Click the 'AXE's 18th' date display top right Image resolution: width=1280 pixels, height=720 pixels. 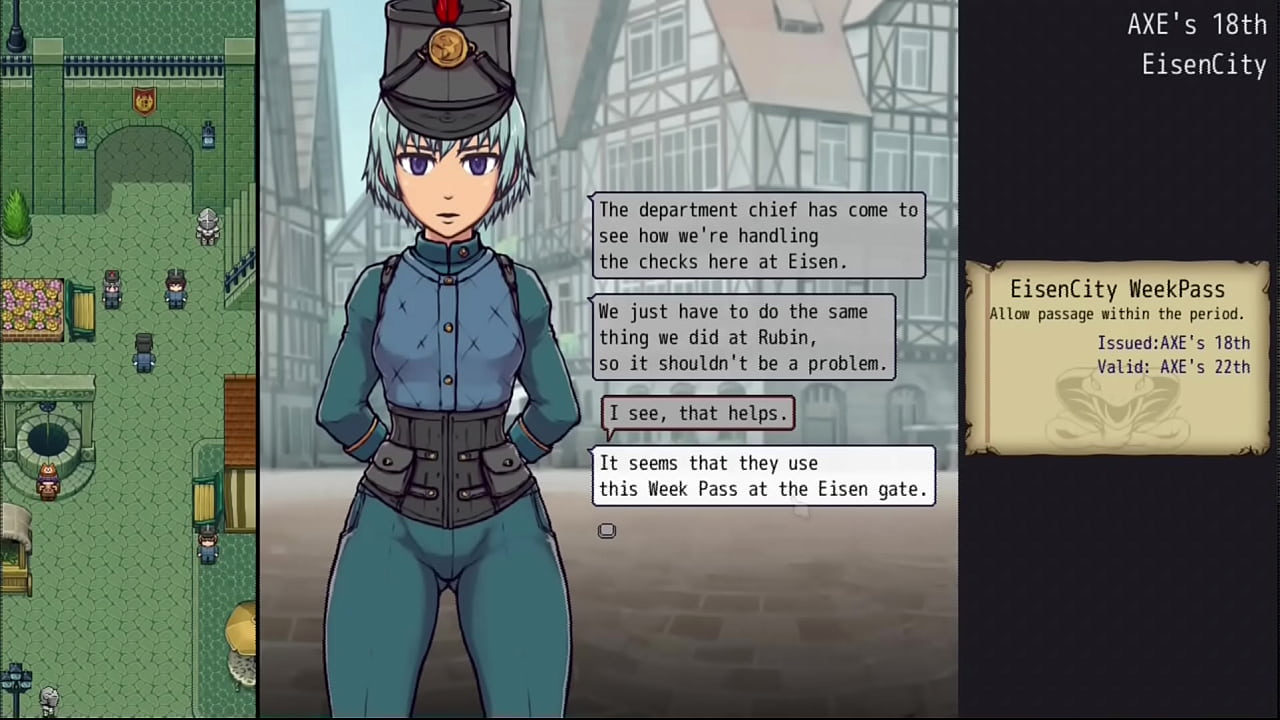click(1197, 25)
